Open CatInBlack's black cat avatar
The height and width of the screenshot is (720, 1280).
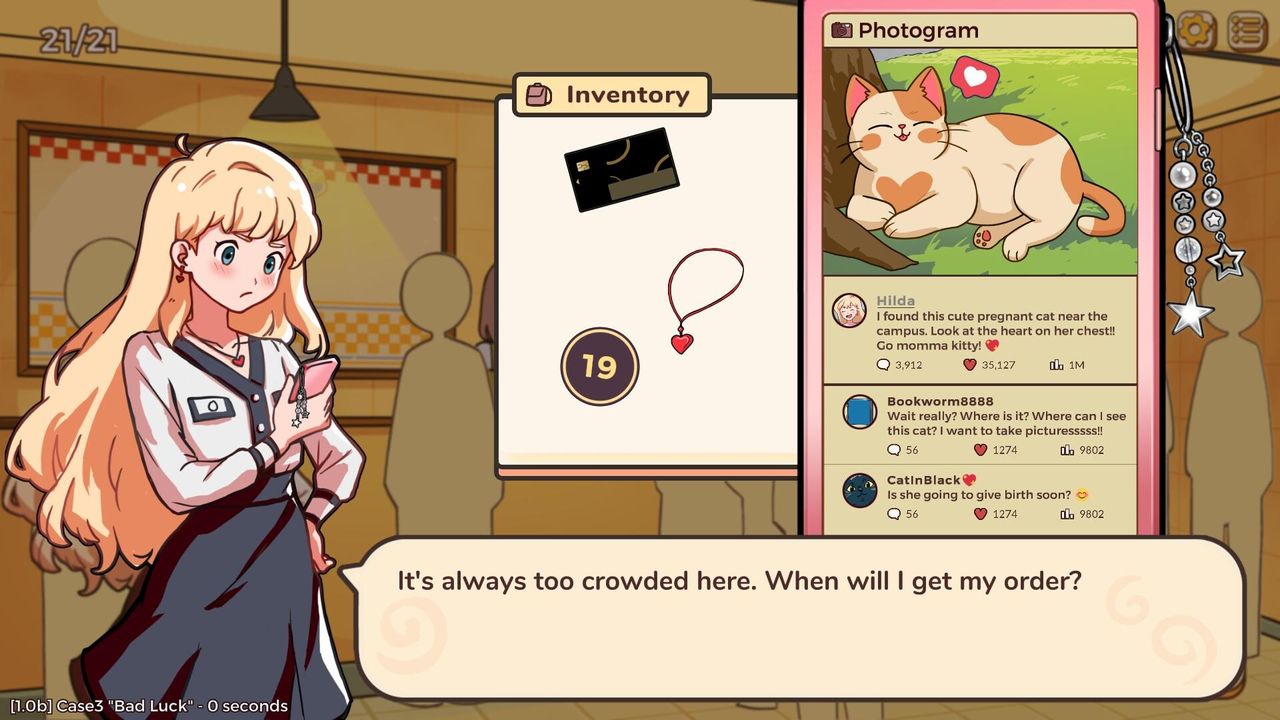pyautogui.click(x=859, y=490)
